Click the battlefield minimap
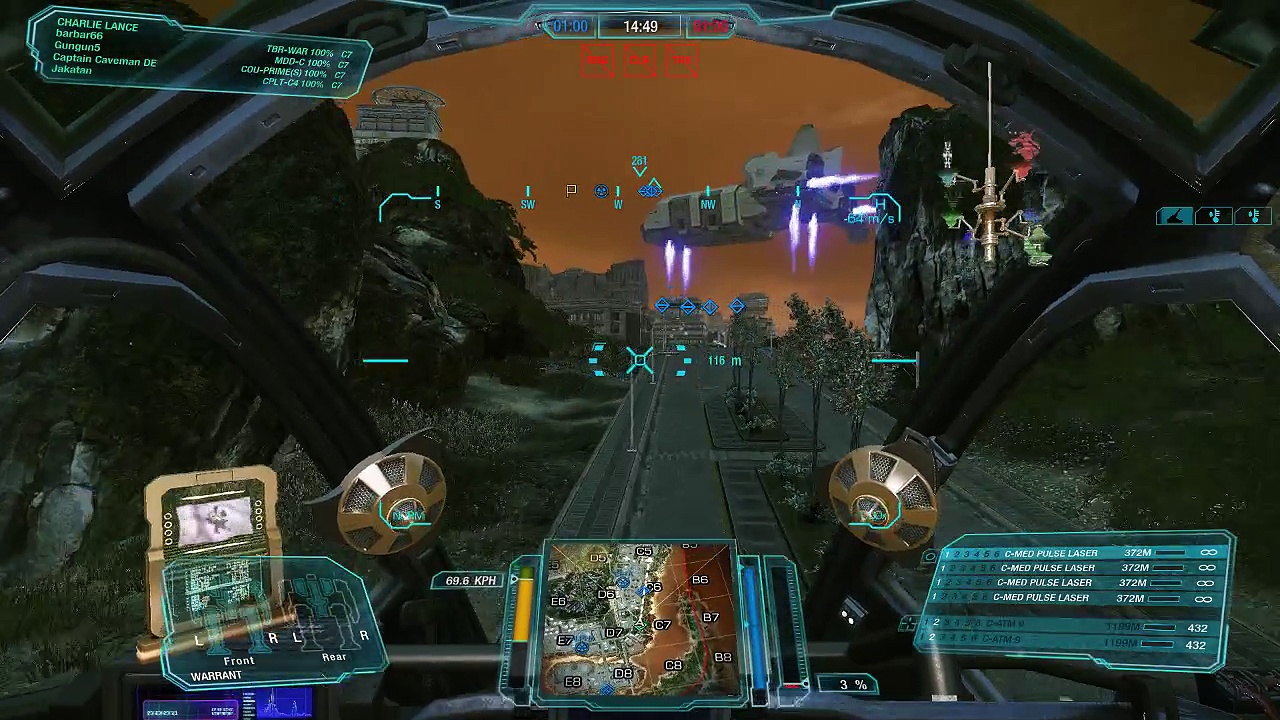1280x720 pixels. click(x=640, y=620)
